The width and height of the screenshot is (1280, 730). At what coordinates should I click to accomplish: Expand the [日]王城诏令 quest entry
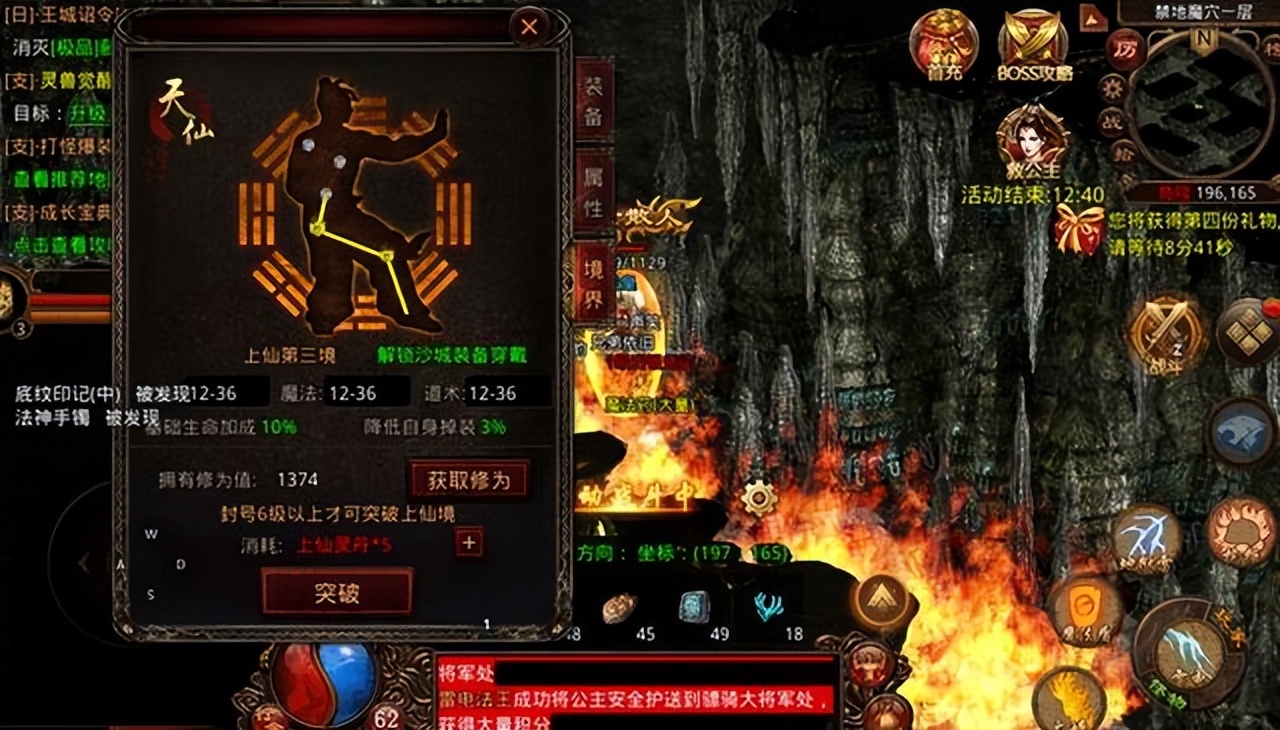click(60, 15)
